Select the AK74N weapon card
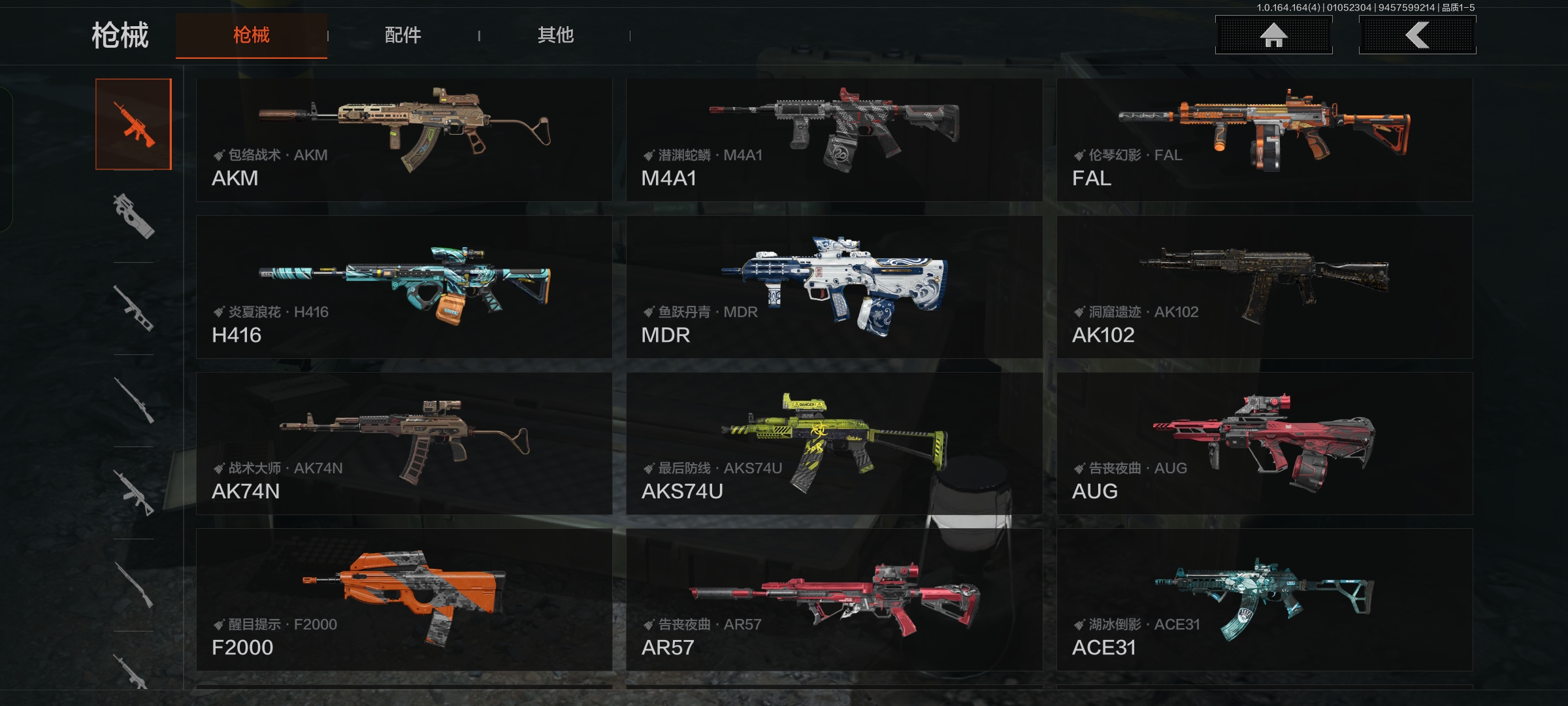Image resolution: width=1568 pixels, height=706 pixels. (404, 443)
